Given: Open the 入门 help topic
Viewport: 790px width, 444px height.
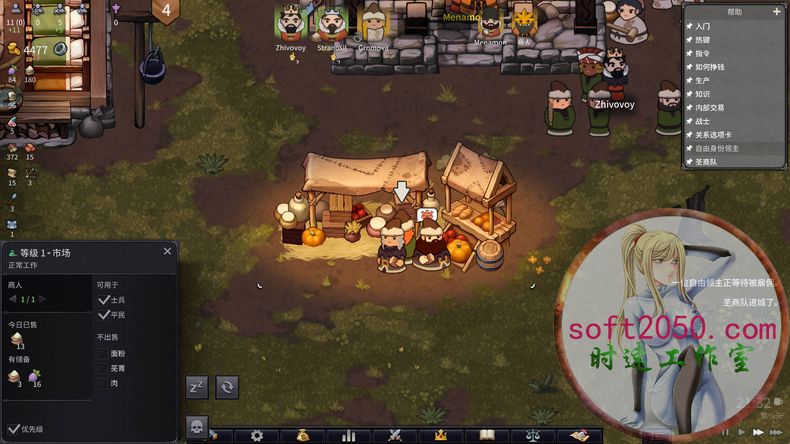Looking at the screenshot, I should click(x=704, y=26).
